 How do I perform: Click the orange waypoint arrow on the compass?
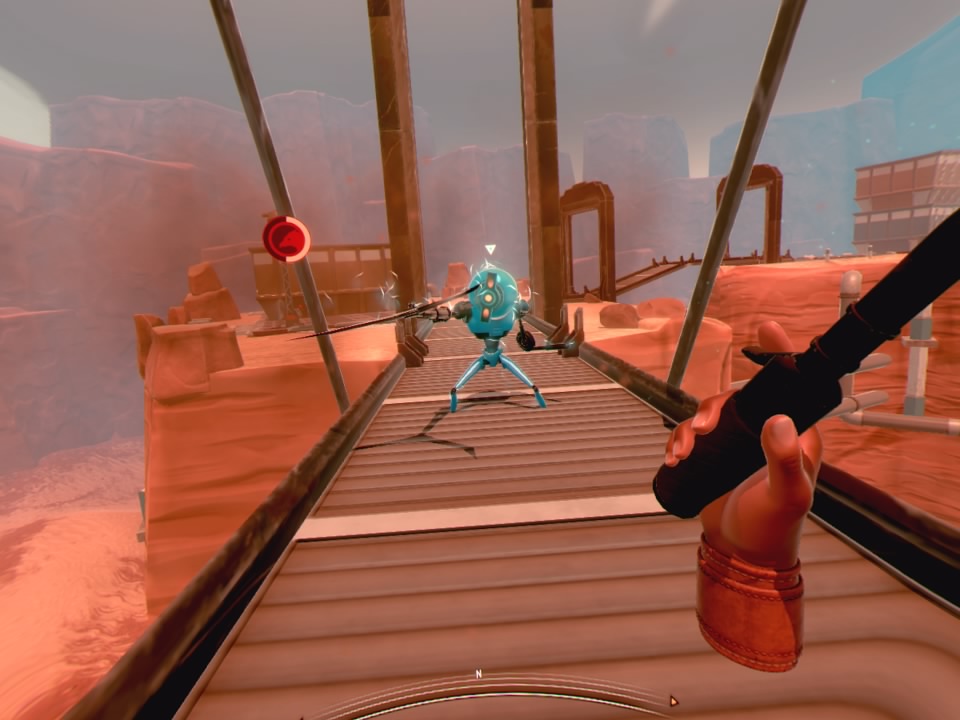click(x=673, y=702)
